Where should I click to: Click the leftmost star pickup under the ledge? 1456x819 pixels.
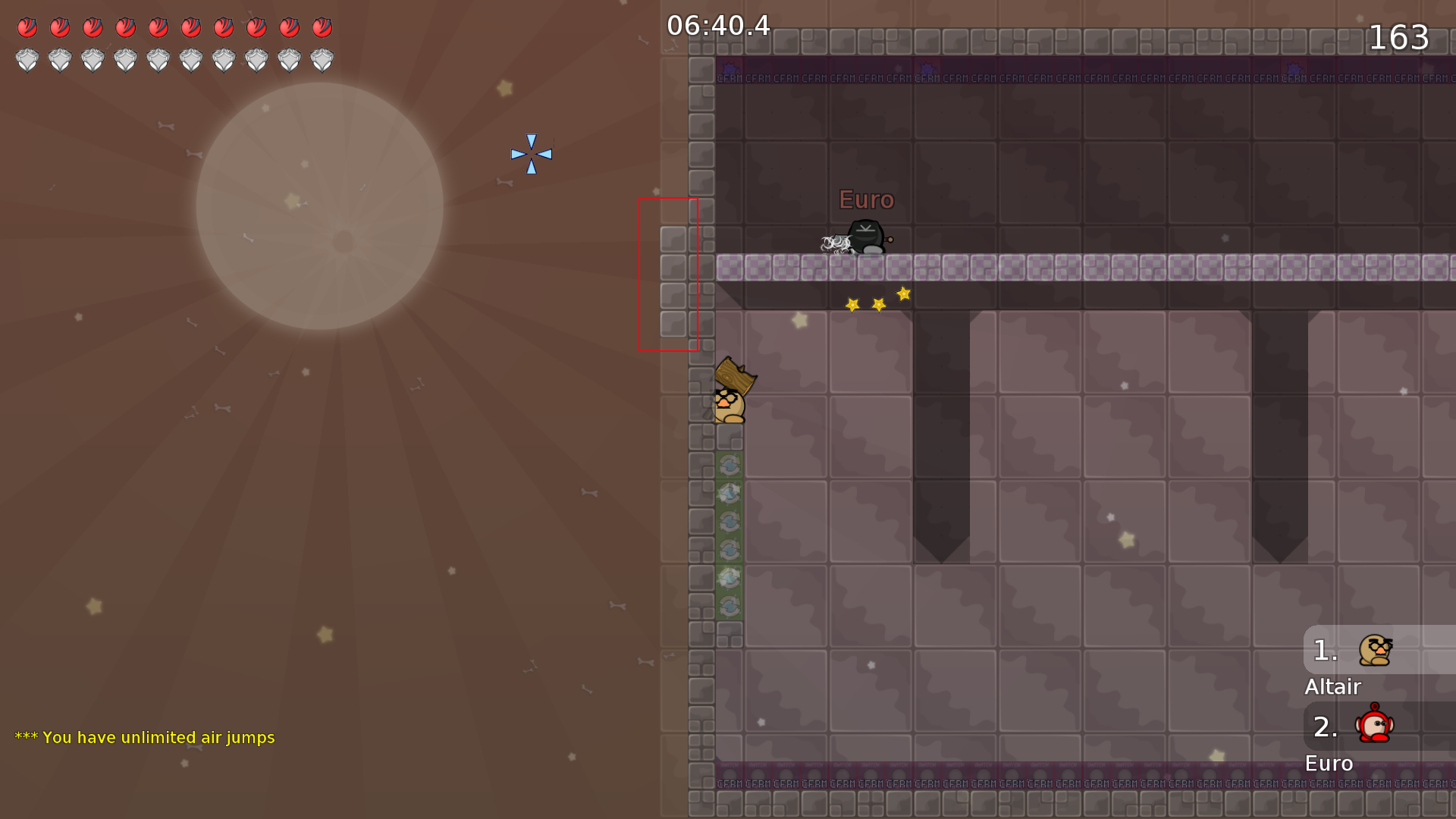(851, 306)
